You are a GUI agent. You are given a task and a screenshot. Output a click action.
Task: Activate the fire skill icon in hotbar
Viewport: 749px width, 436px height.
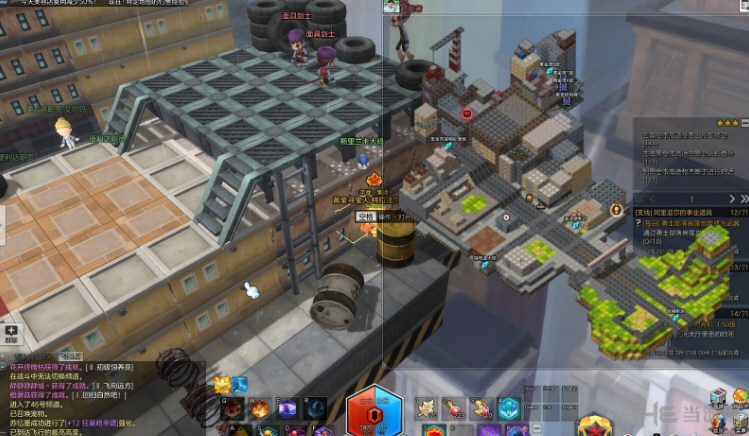point(258,409)
